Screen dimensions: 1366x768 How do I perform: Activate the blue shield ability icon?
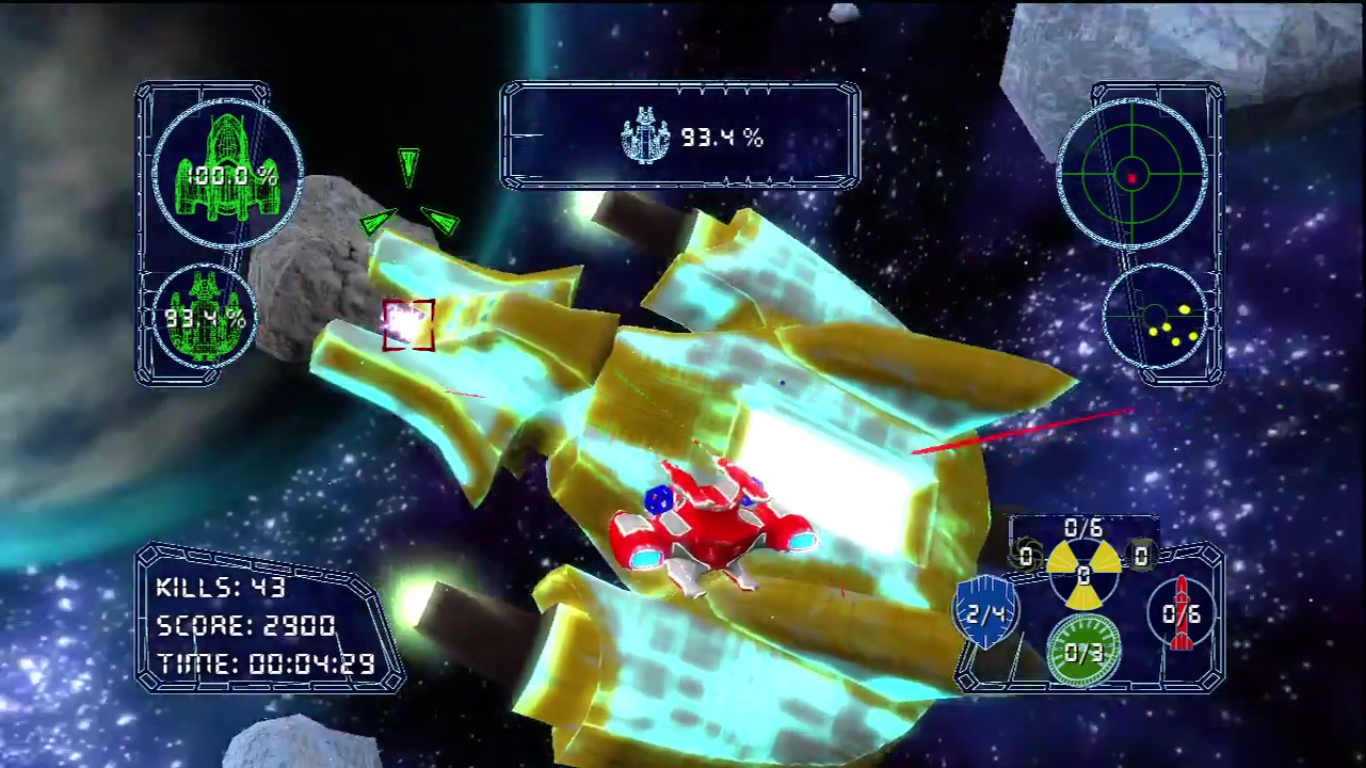coord(985,611)
